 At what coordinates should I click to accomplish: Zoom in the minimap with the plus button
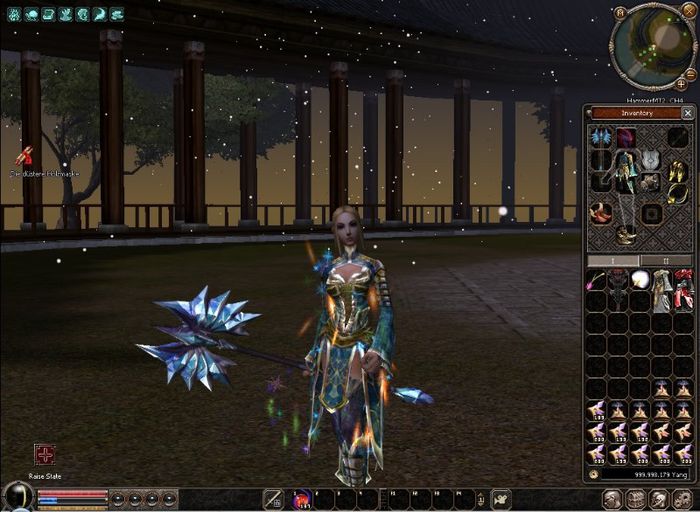679,84
